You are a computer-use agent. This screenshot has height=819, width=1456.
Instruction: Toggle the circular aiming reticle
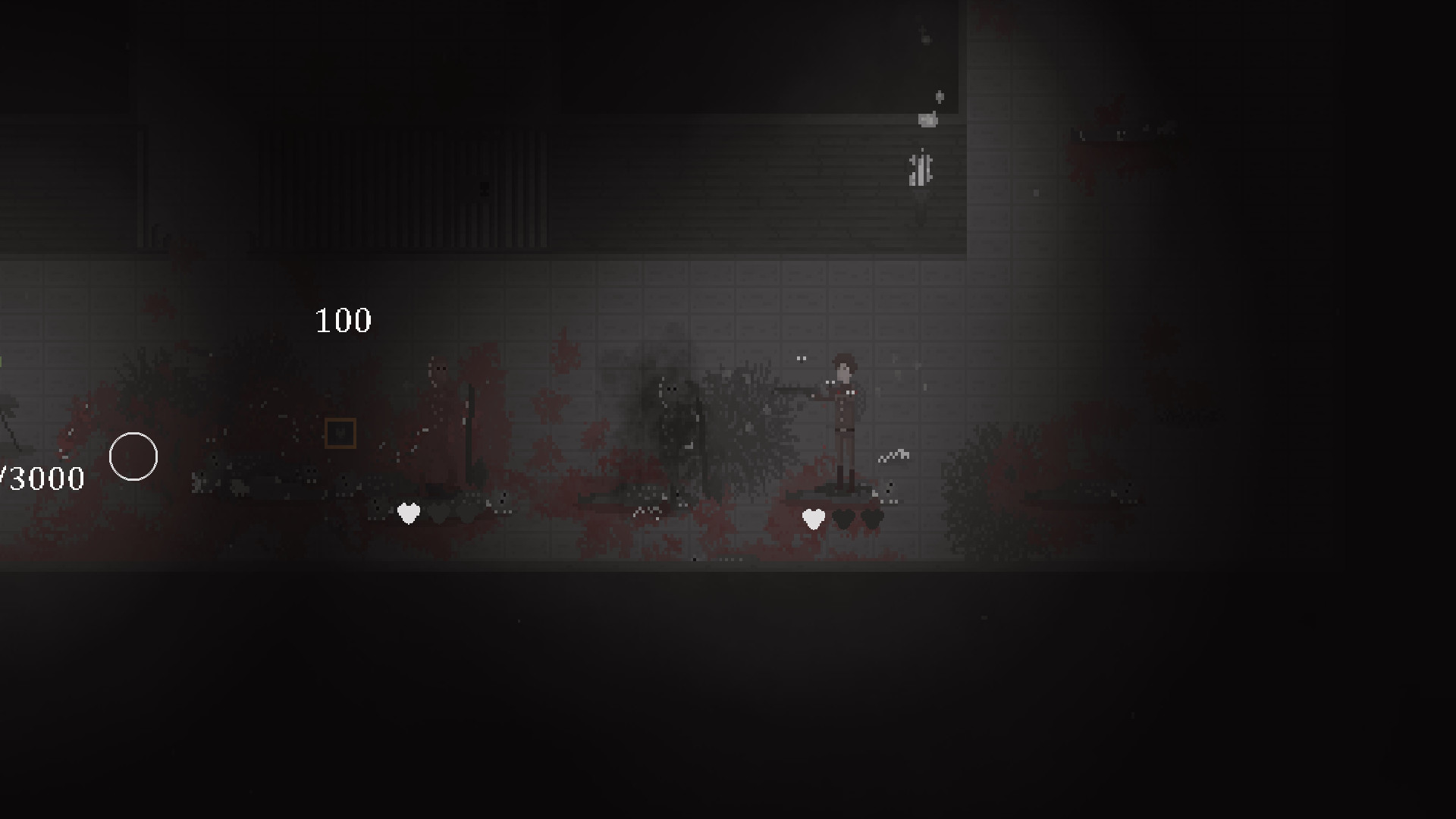[x=134, y=457]
